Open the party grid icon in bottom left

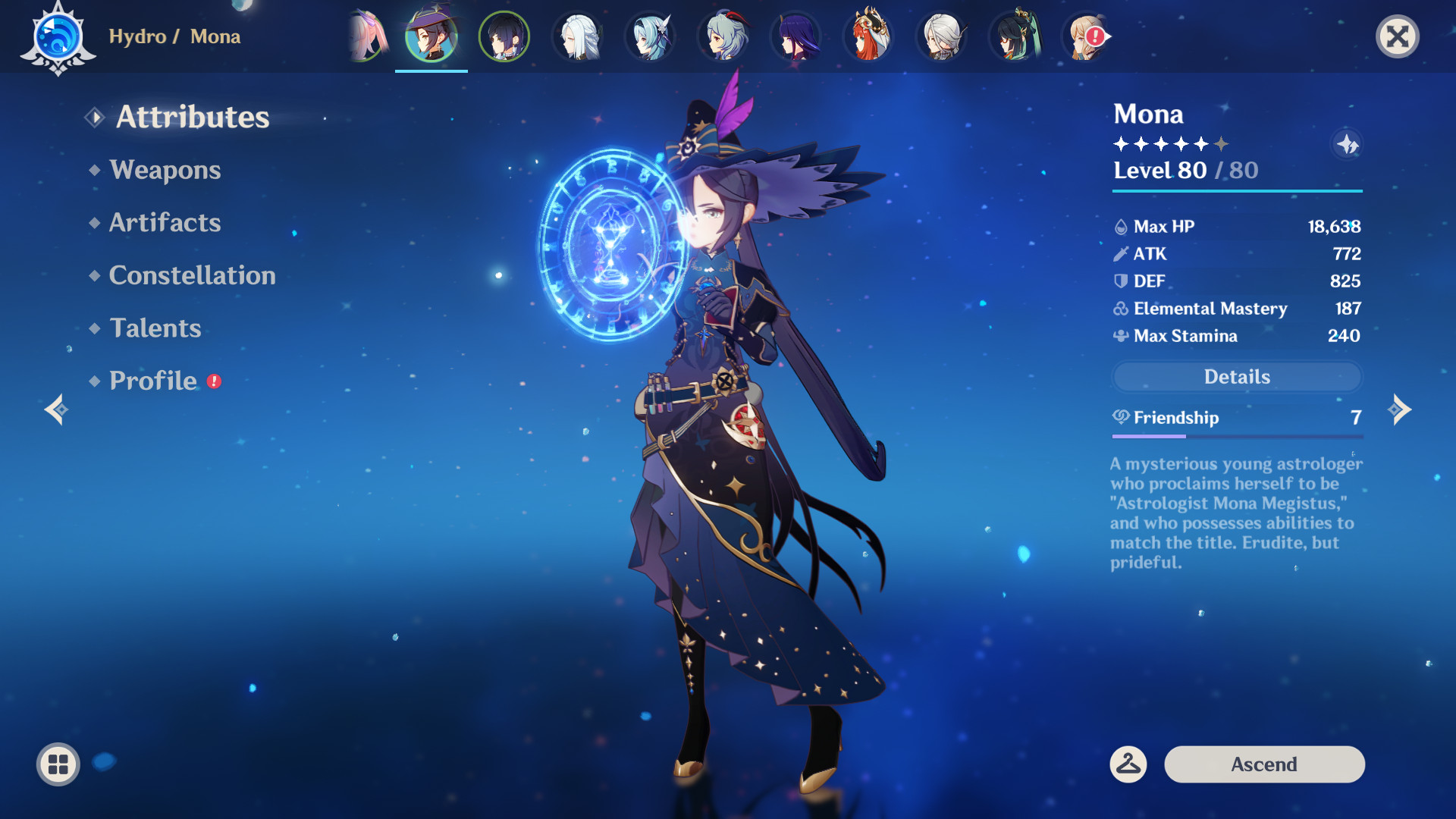57,764
